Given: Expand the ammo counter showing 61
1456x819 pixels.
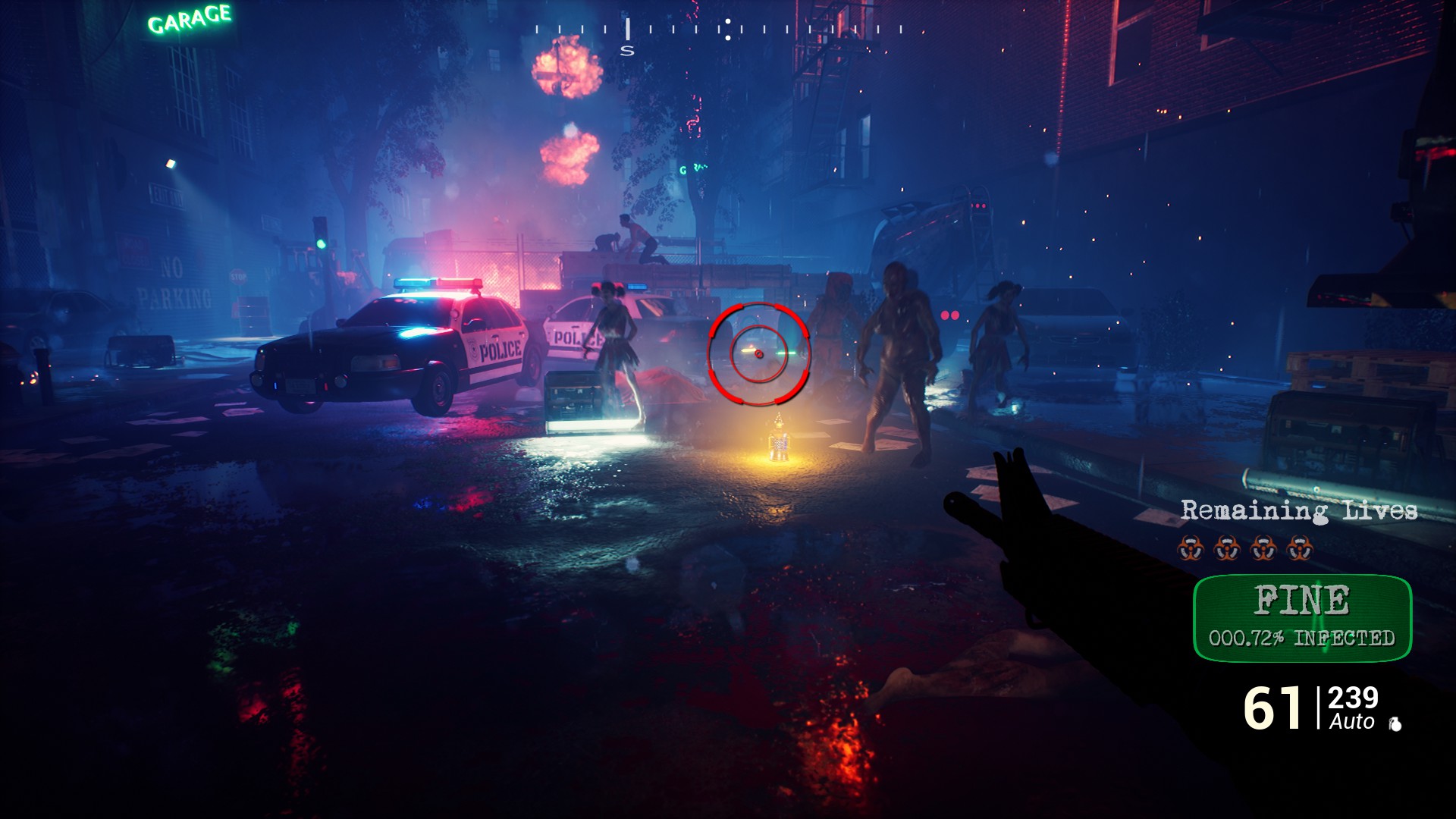Looking at the screenshot, I should [1273, 707].
